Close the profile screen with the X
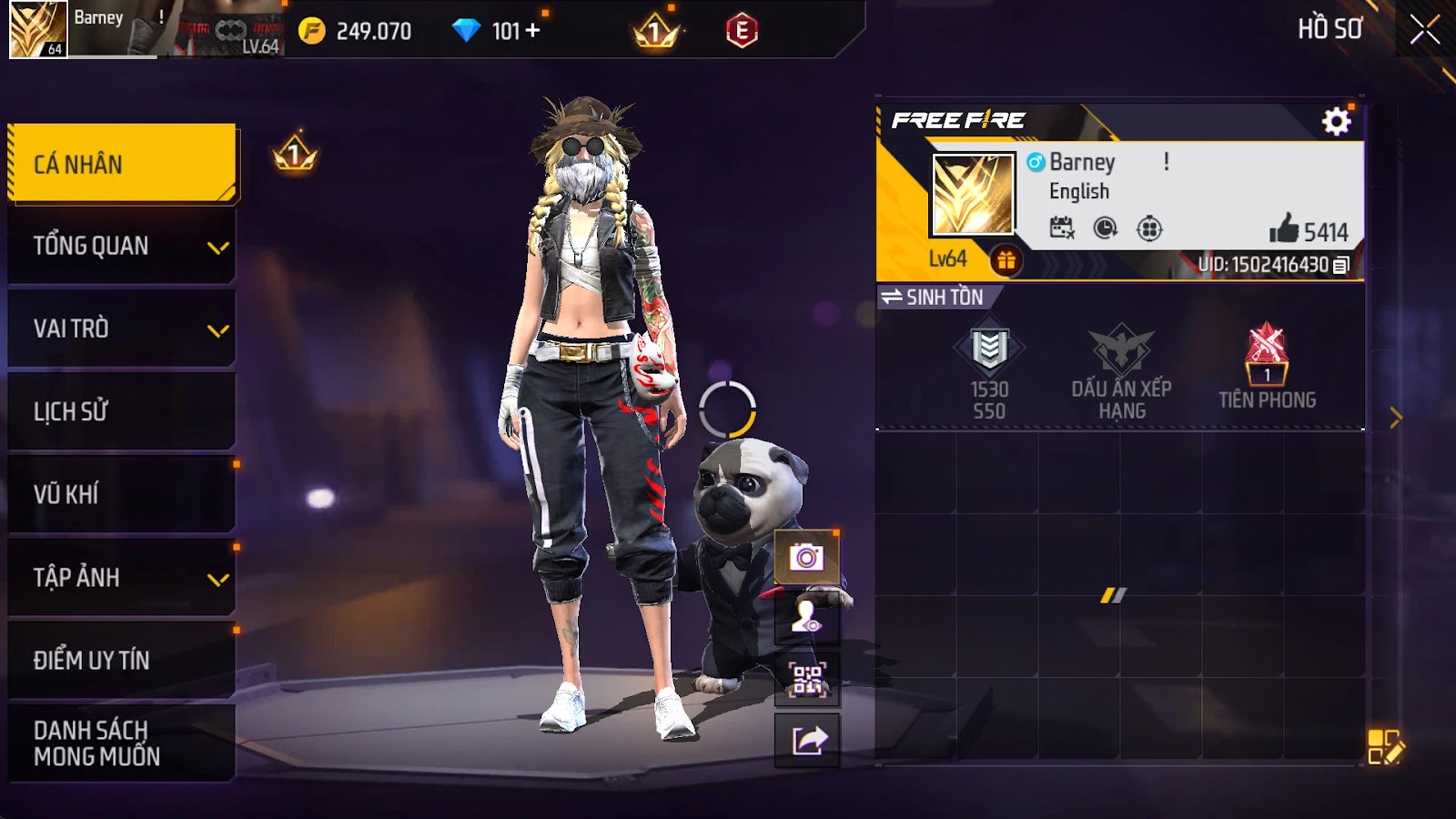 pos(1424,30)
